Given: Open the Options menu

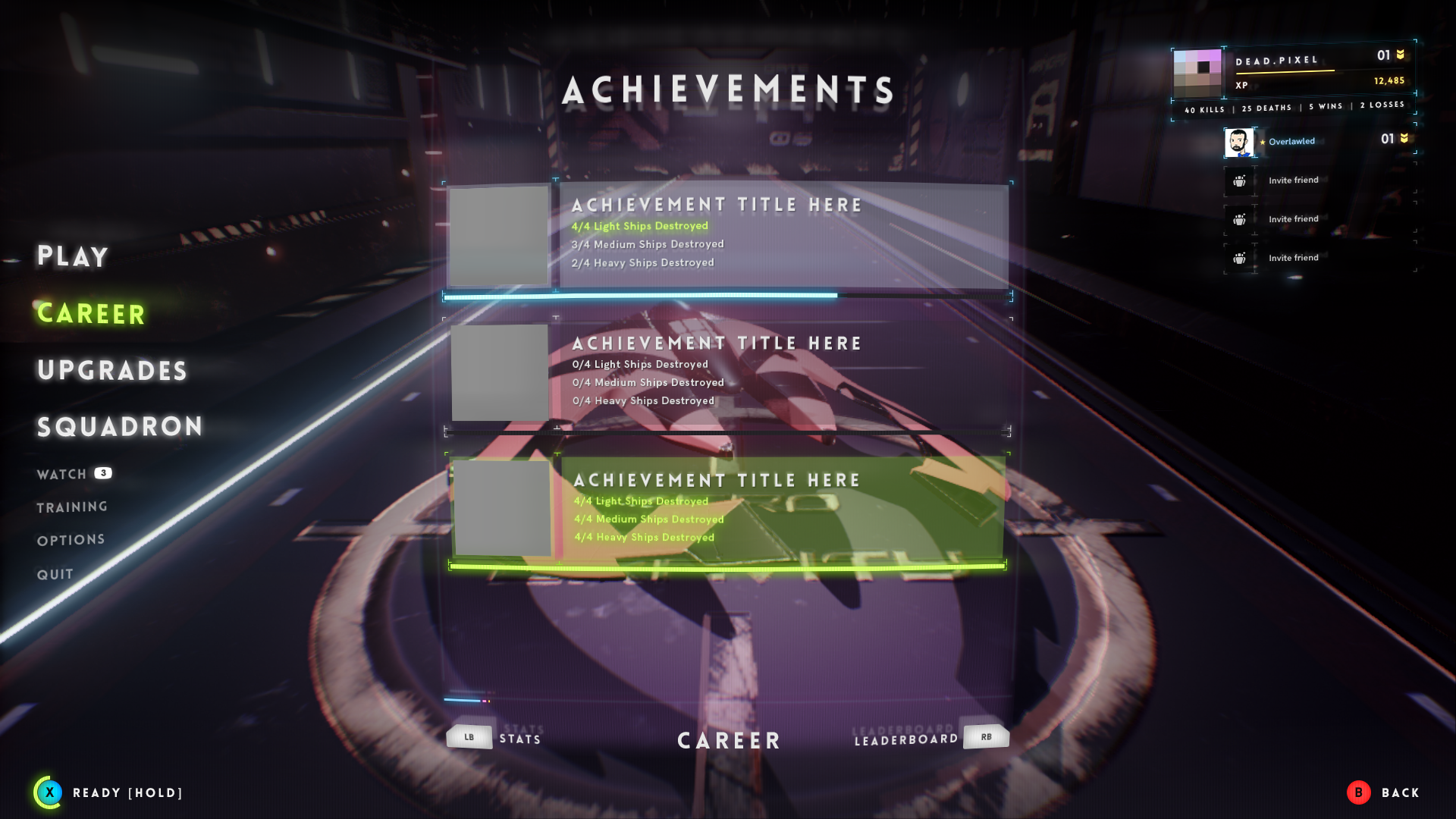Looking at the screenshot, I should click(x=71, y=540).
